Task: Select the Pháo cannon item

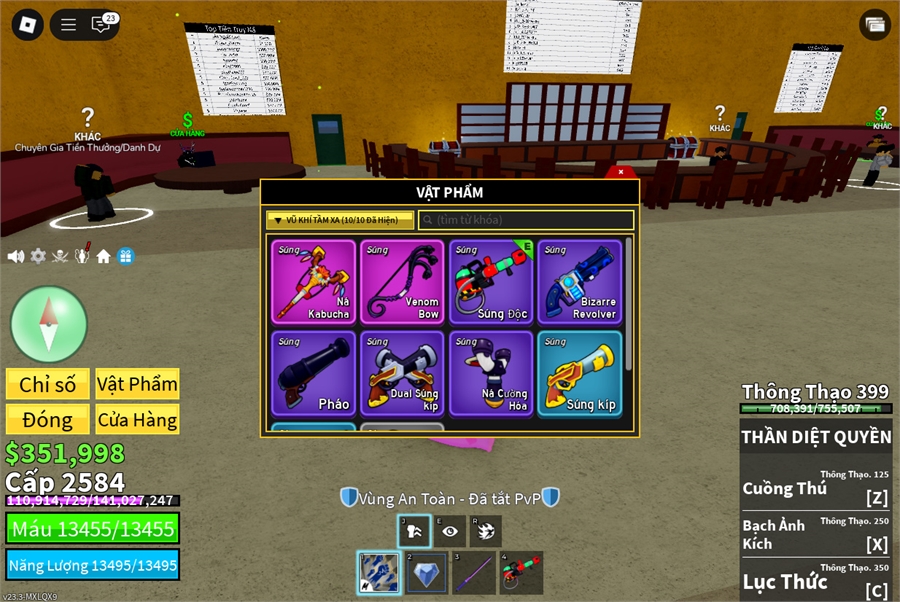Action: pyautogui.click(x=314, y=373)
